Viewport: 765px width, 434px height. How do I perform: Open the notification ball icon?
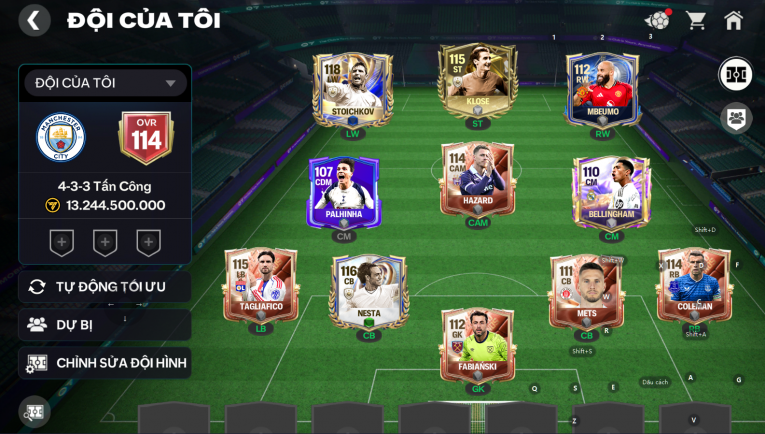coord(657,20)
